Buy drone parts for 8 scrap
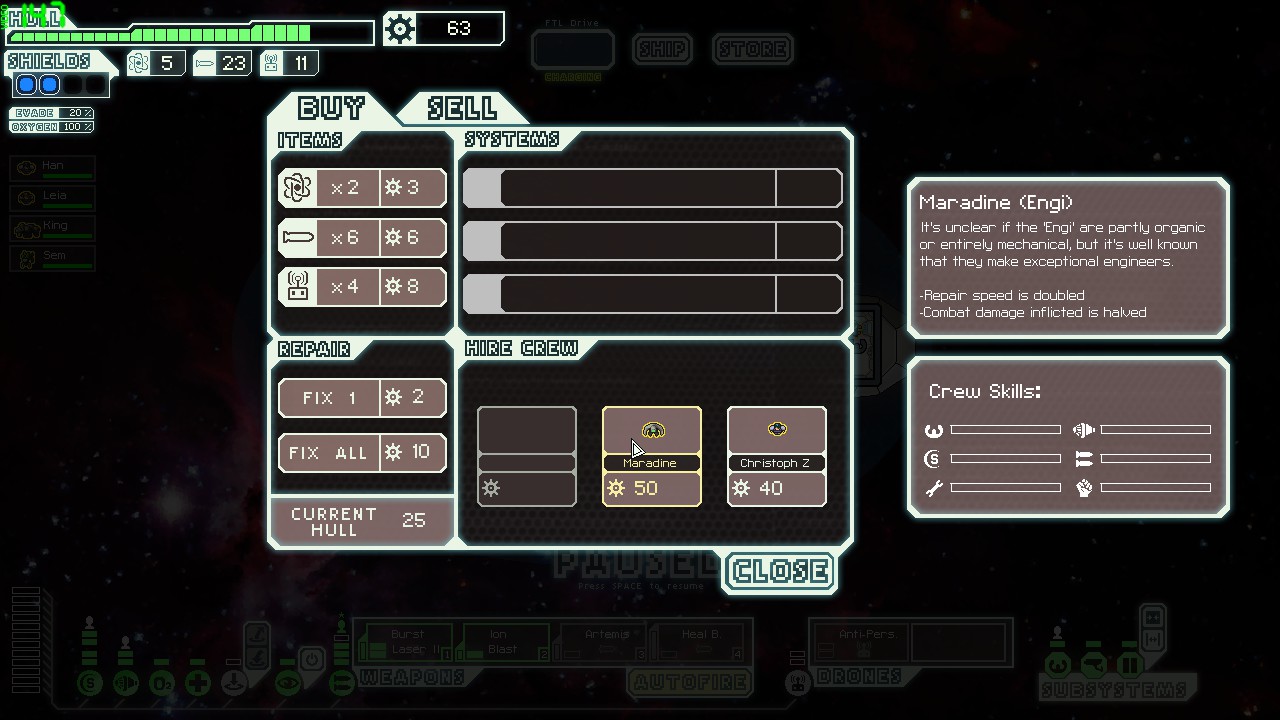The image size is (1280, 720). tap(362, 287)
